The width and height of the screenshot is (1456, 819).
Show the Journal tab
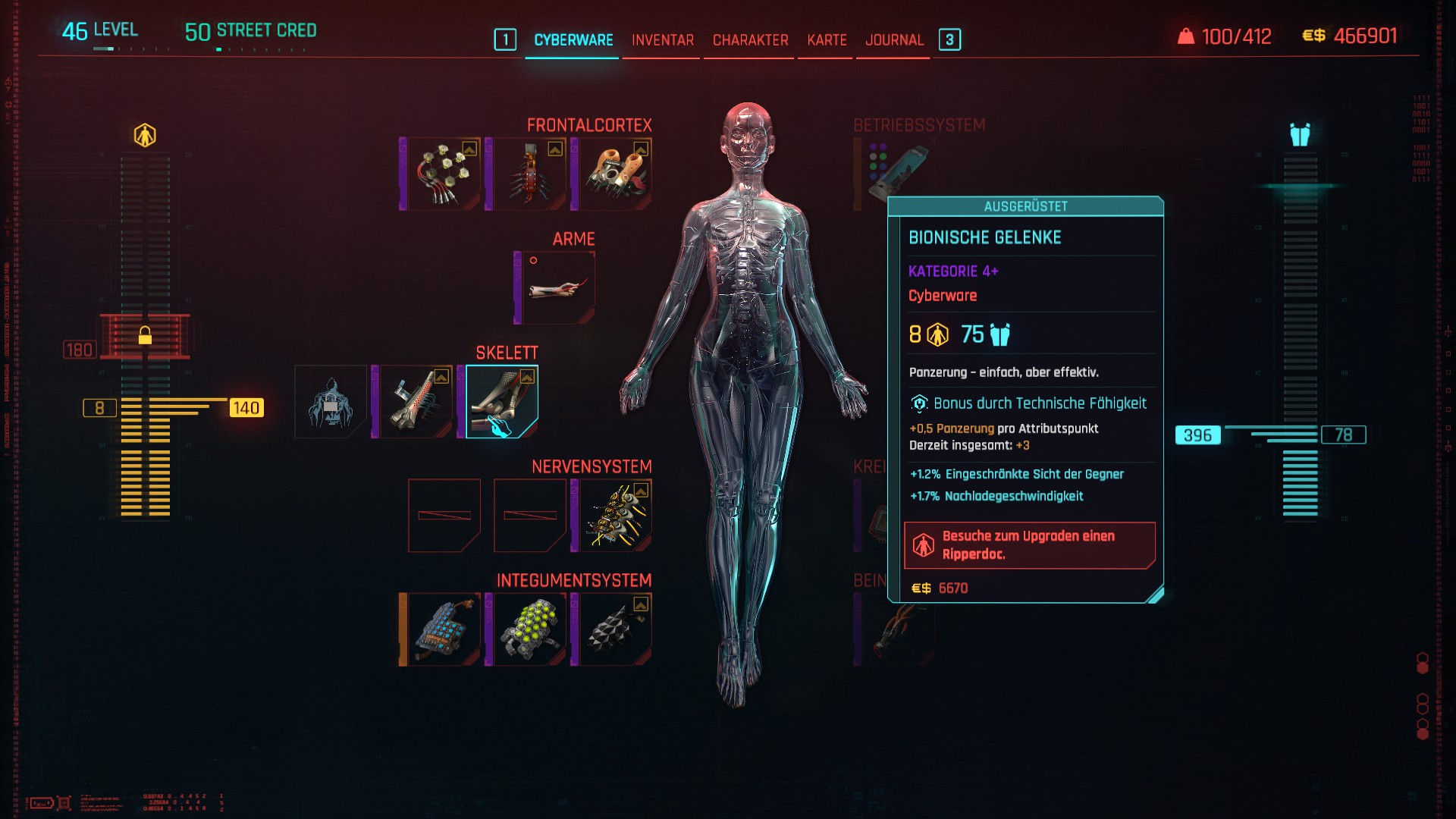point(894,40)
